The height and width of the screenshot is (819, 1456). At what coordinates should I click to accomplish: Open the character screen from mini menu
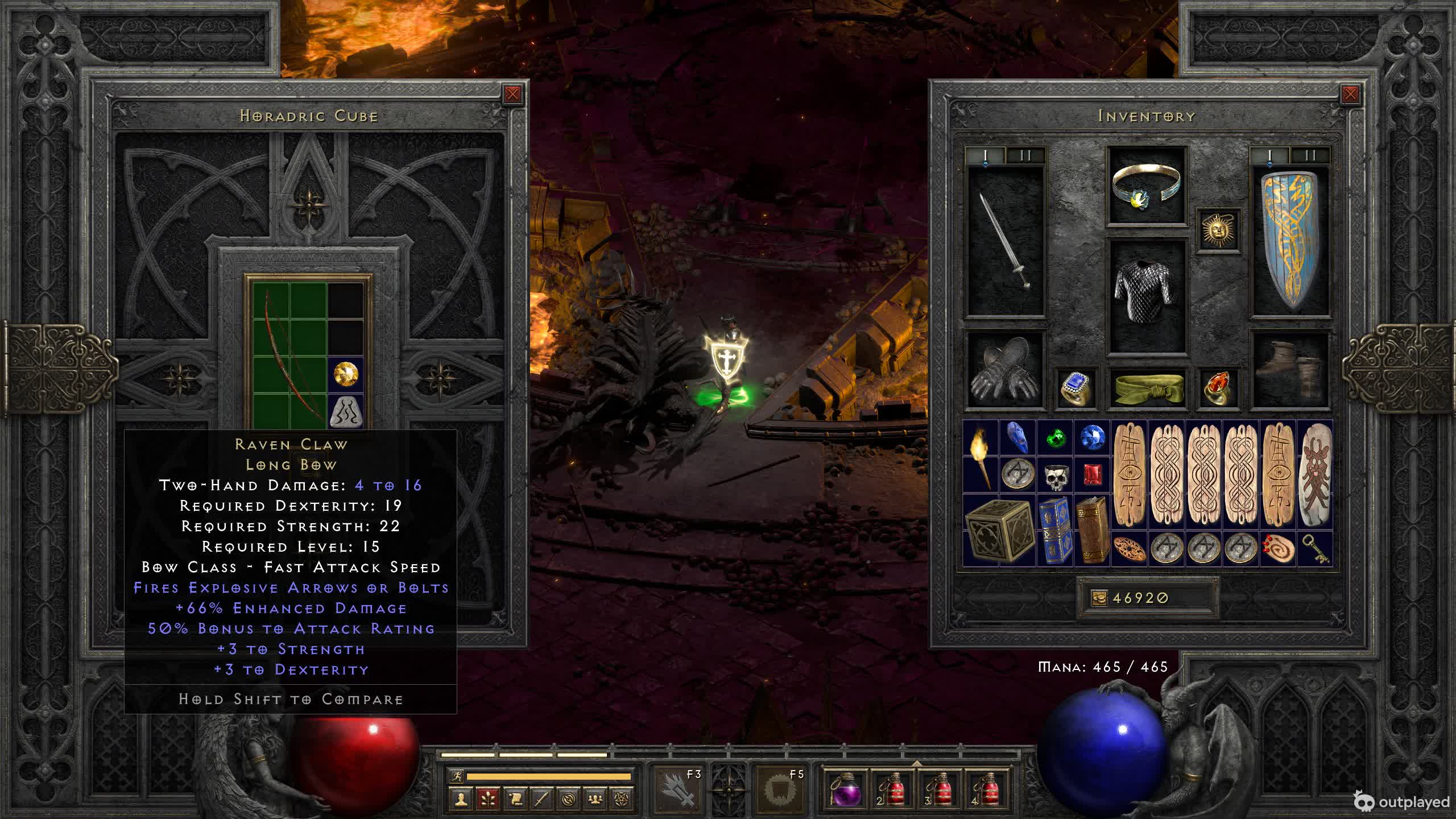[x=461, y=800]
